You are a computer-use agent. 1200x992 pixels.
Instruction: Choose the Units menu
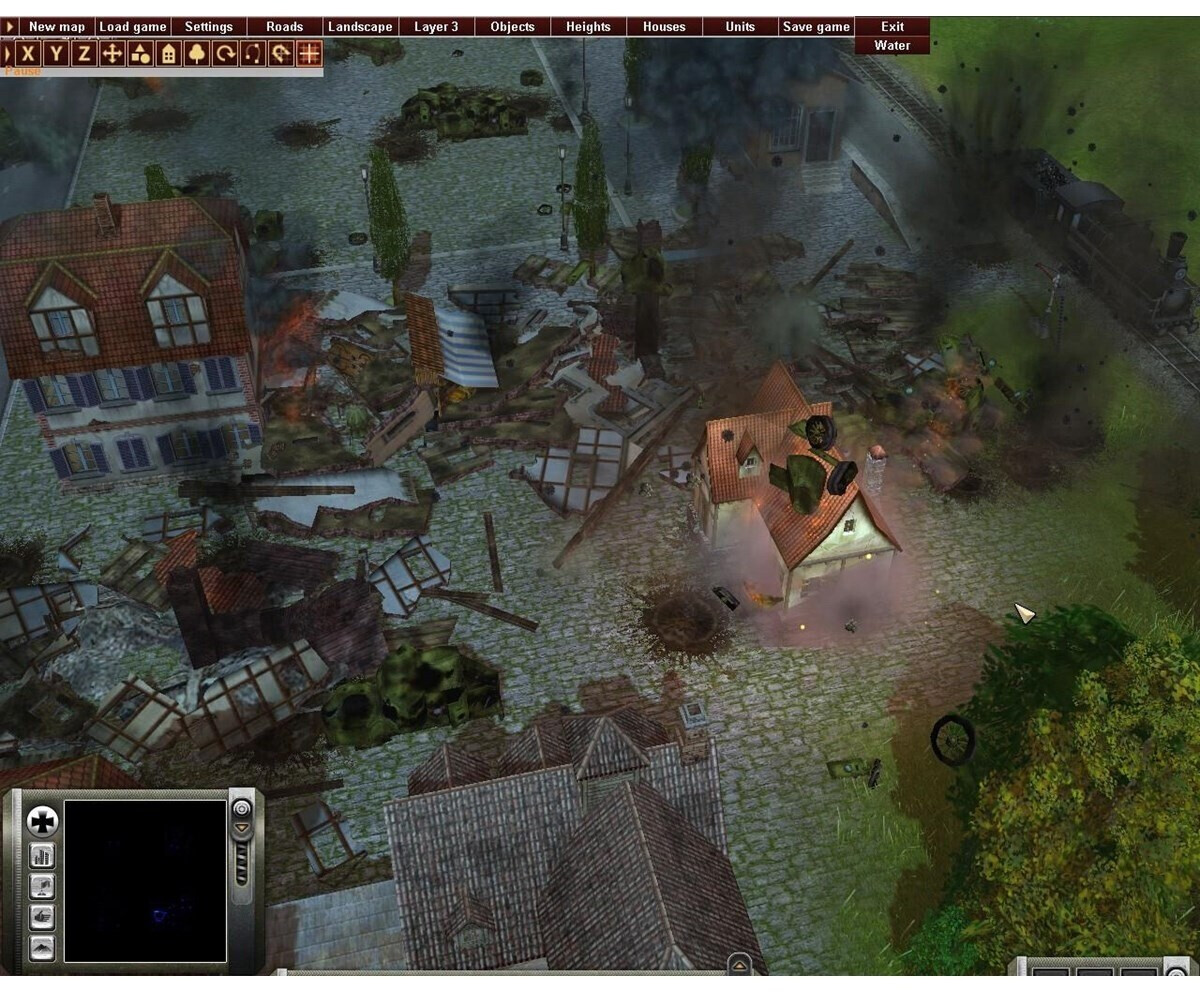(x=740, y=27)
